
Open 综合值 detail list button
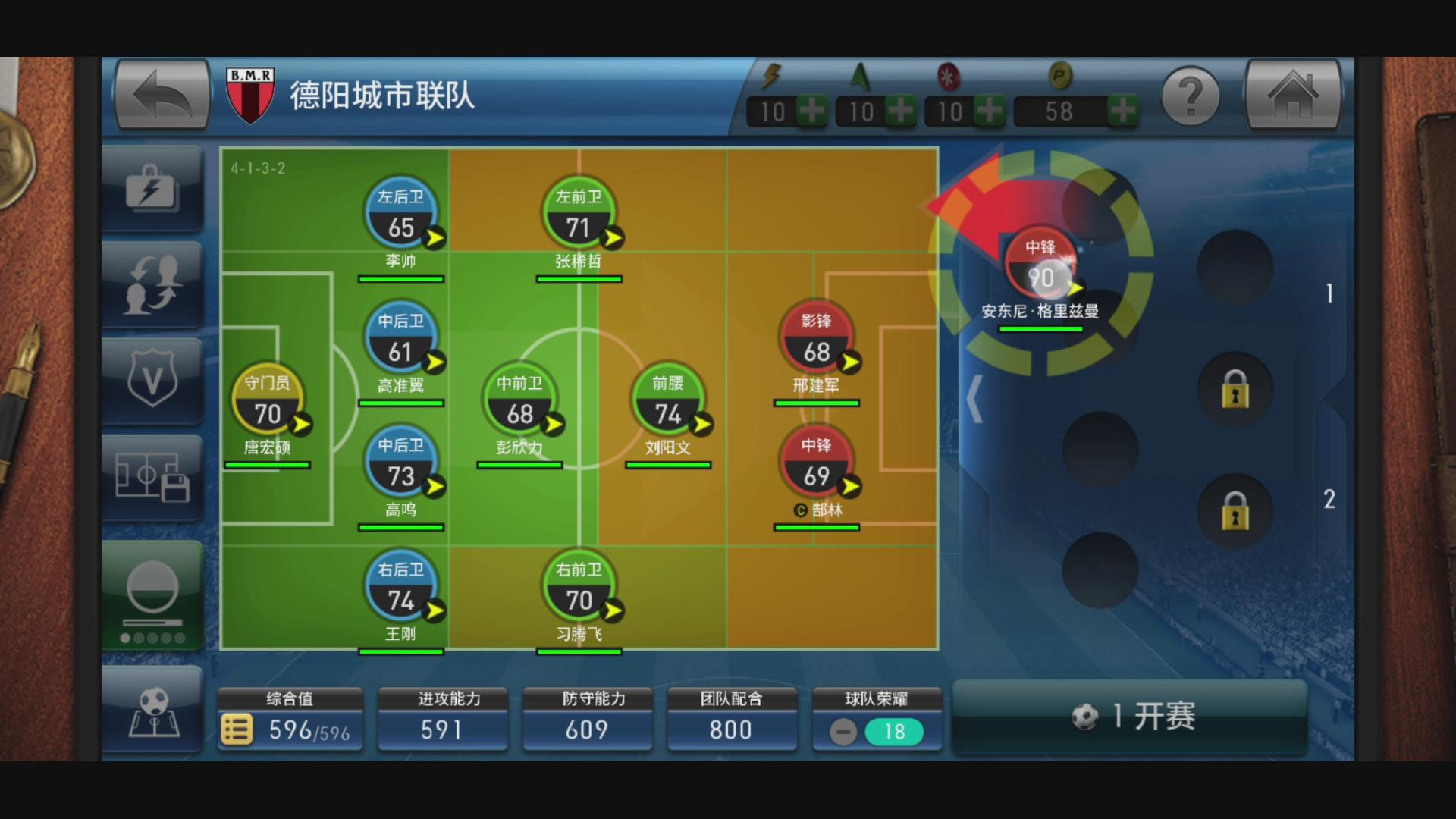(x=237, y=730)
